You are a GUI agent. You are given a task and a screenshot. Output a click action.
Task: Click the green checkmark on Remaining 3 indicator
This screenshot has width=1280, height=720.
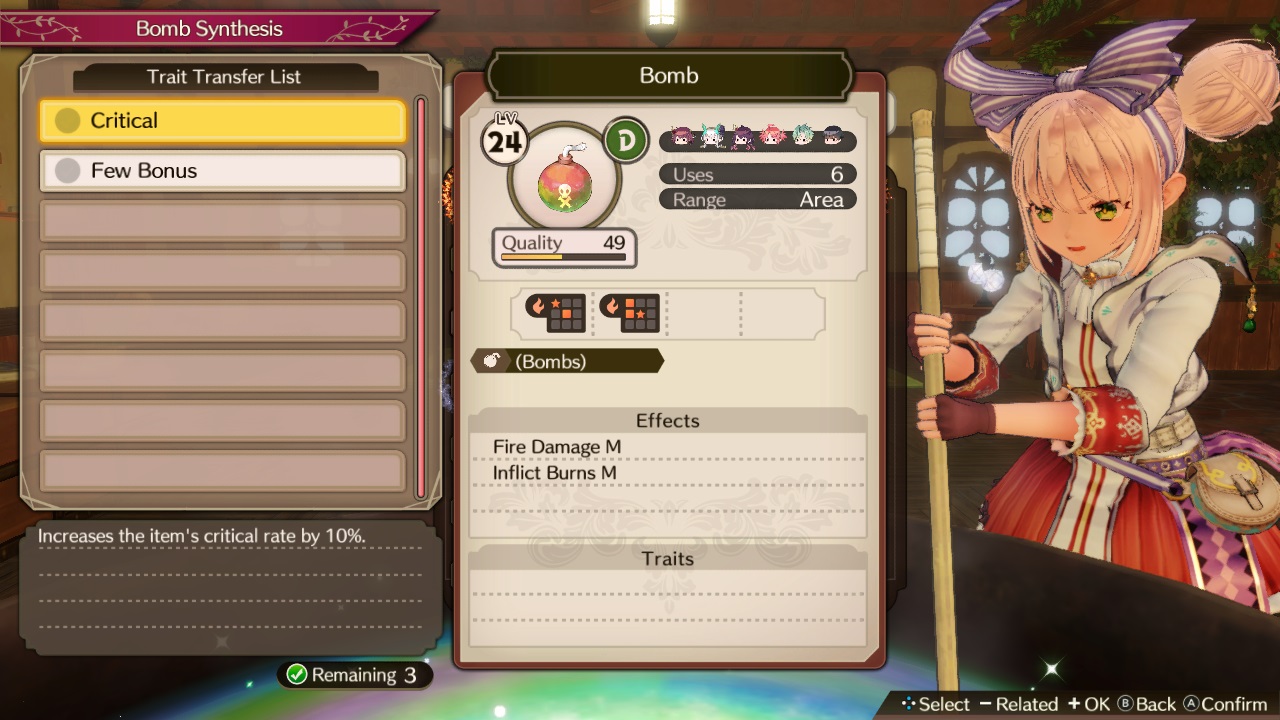pos(297,674)
